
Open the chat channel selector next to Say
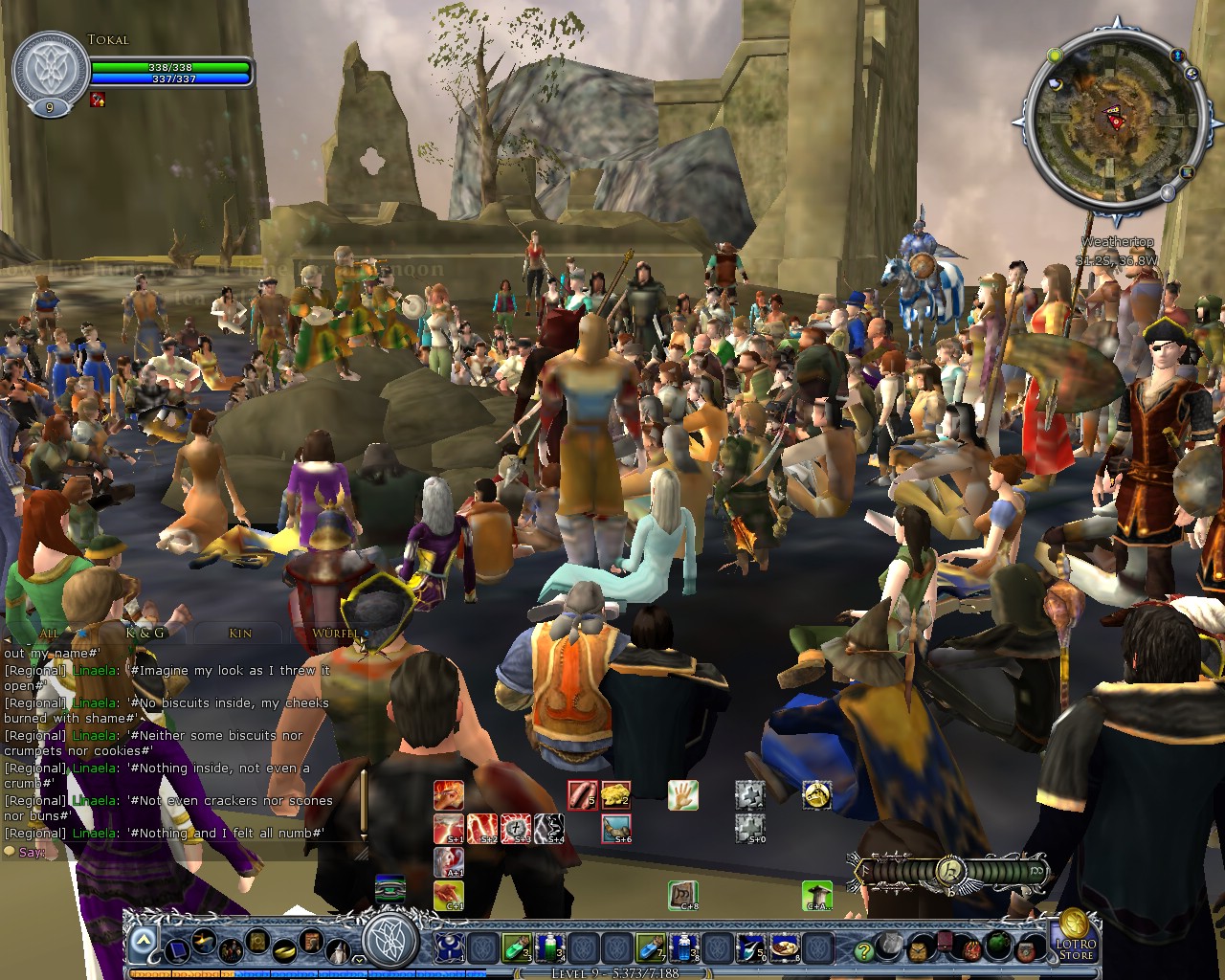[x=10, y=853]
